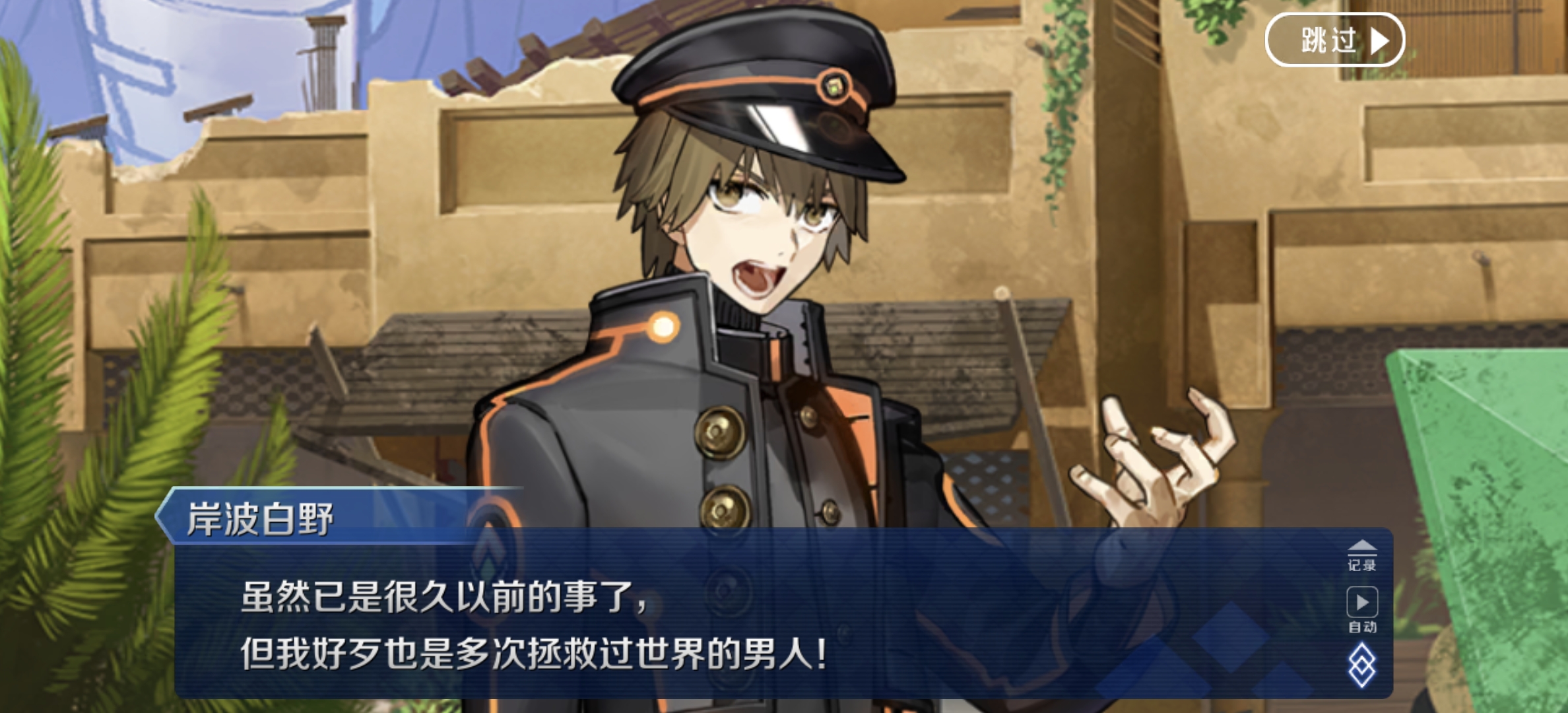Screen dimensions: 1568x713
Task: Skip the current scene using 跳过
Action: [1334, 40]
